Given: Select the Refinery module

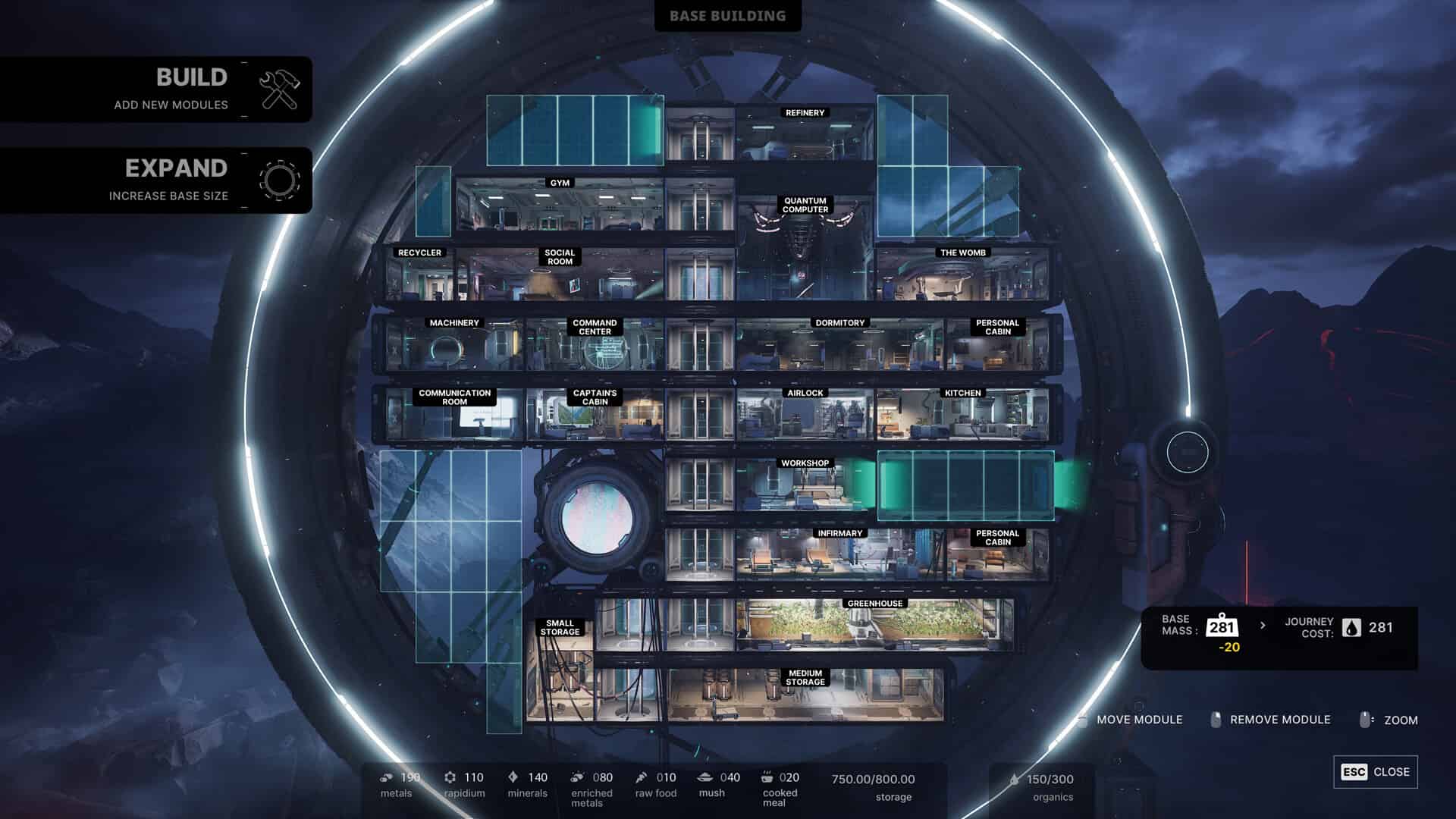Looking at the screenshot, I should [805, 134].
